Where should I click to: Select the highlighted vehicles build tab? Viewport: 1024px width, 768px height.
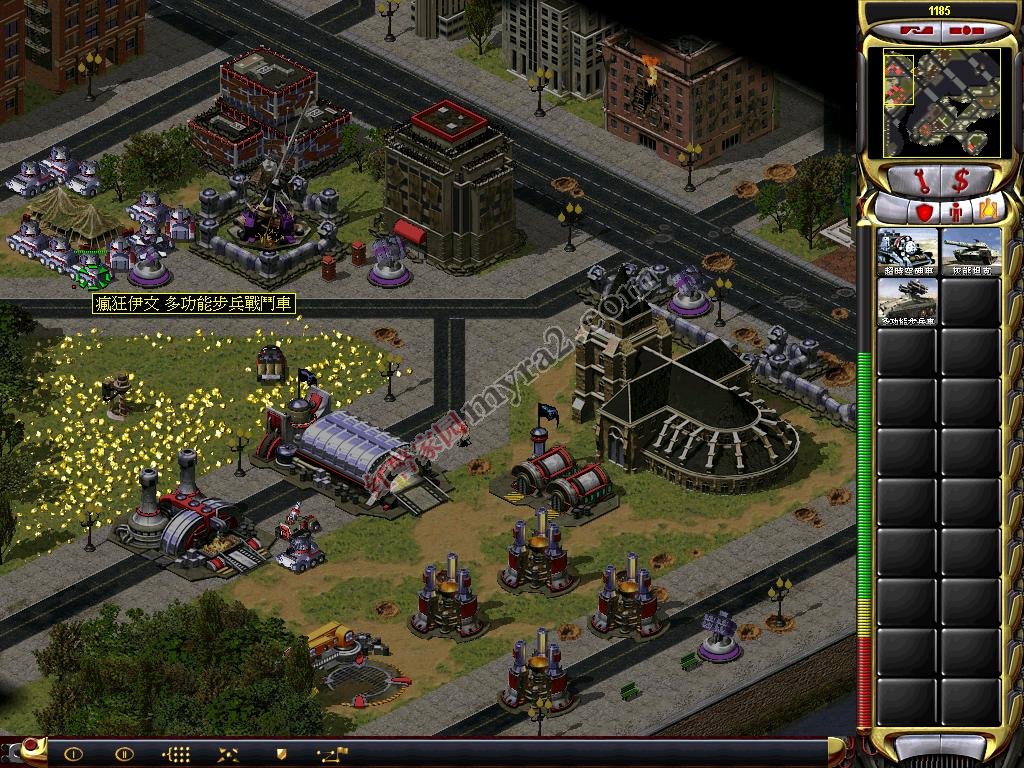[989, 211]
